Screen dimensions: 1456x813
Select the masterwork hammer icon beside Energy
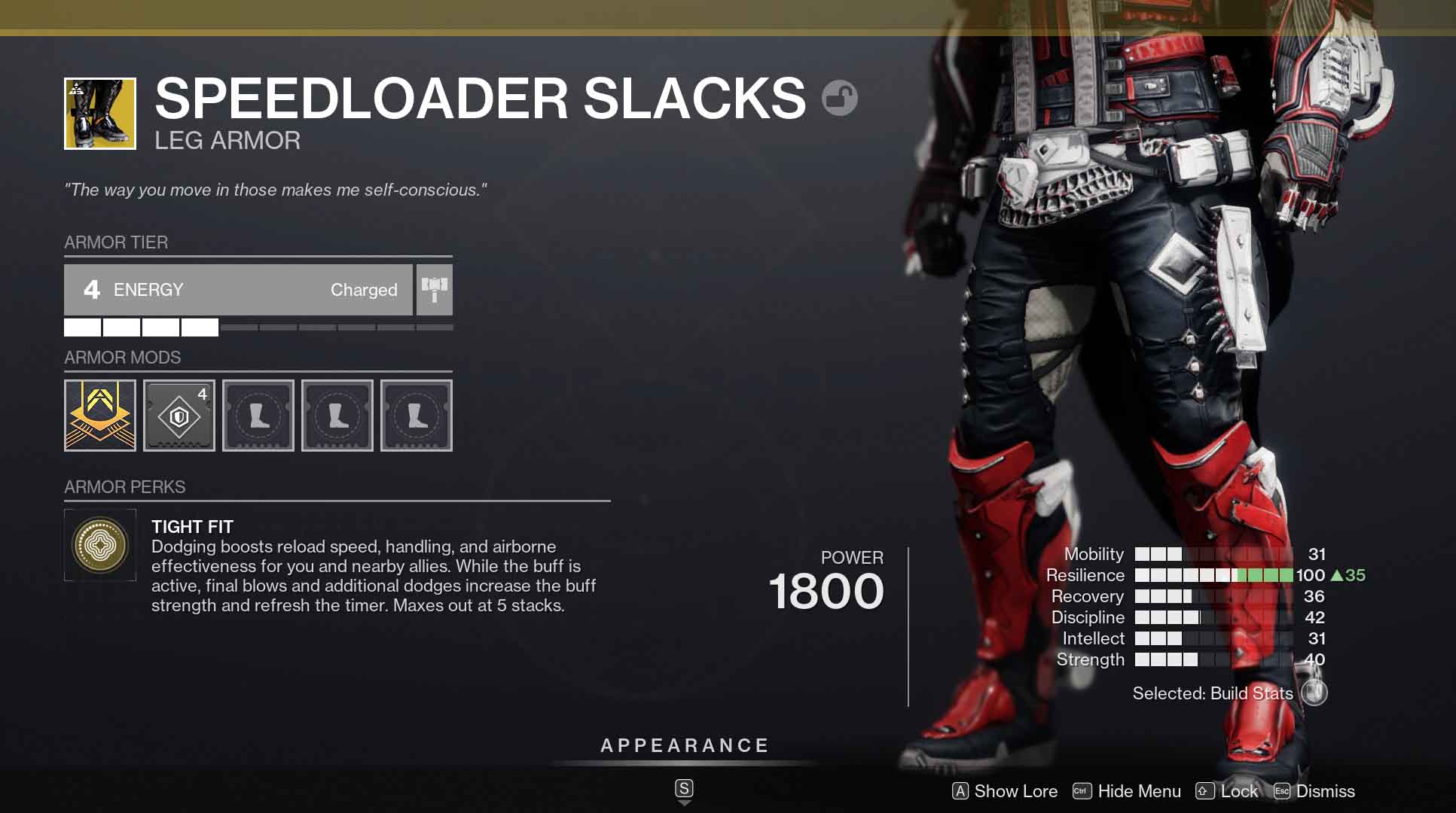tap(434, 290)
